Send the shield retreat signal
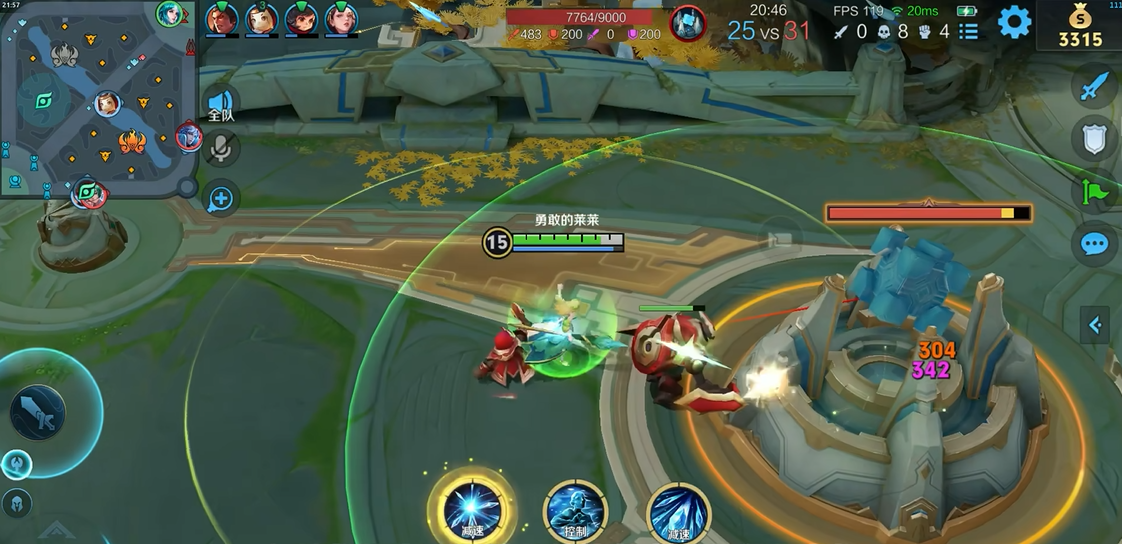This screenshot has width=1122, height=544. (x=1094, y=139)
